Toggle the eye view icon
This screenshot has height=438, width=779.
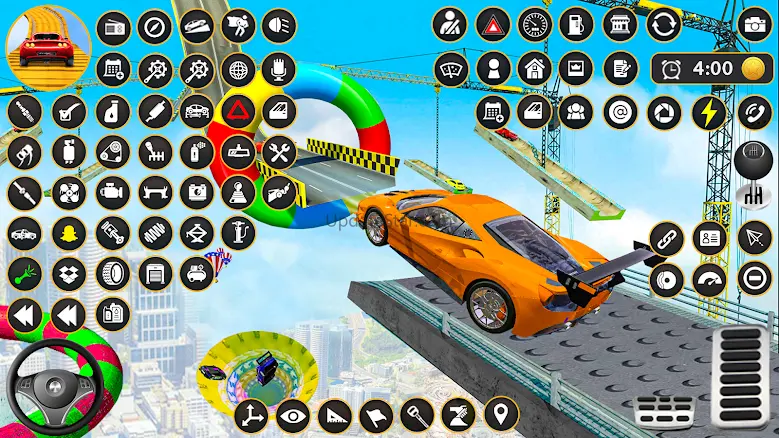[x=293, y=415]
